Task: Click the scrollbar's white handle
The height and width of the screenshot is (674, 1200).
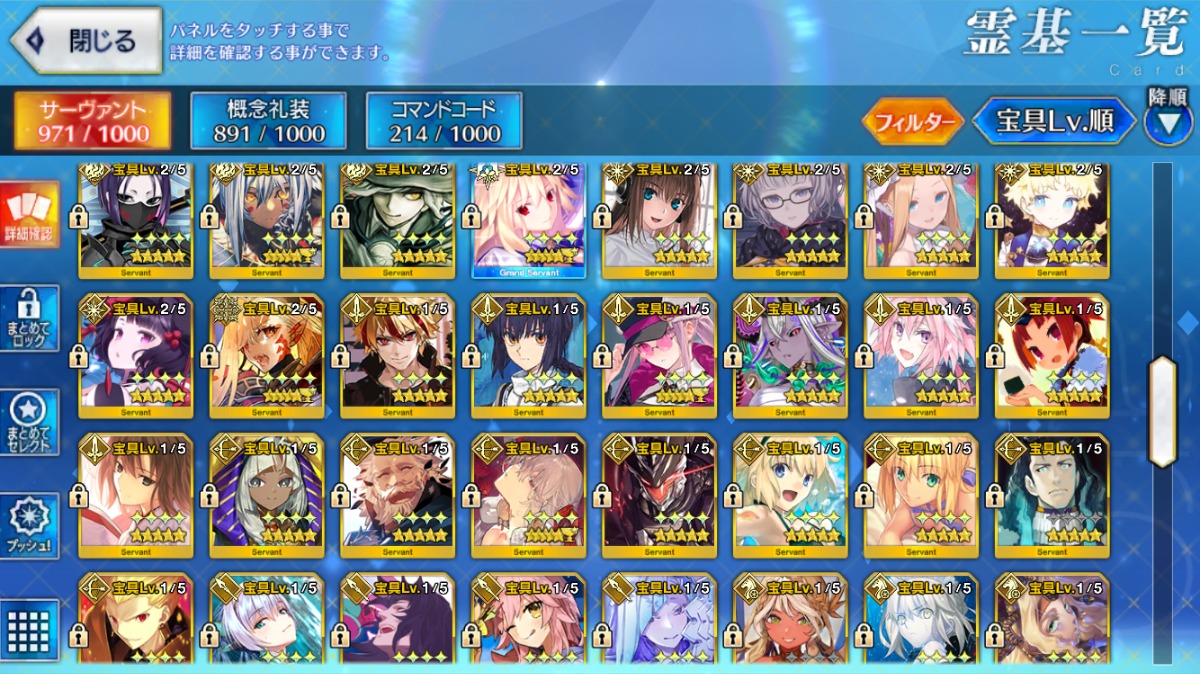Action: click(x=1162, y=411)
